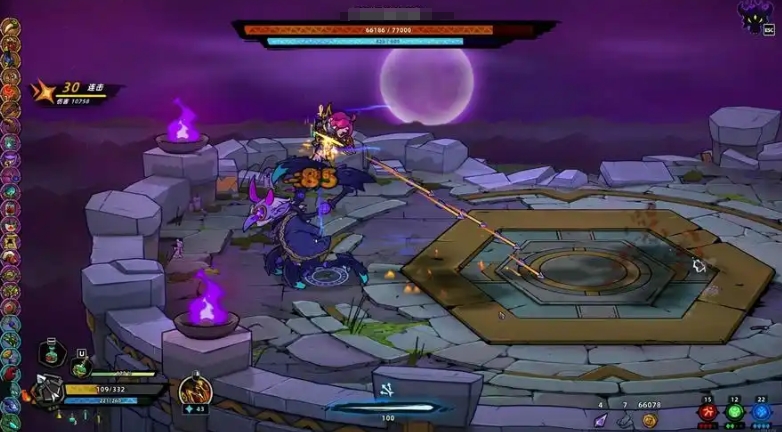Select the red rune stat icon
Viewport: 782px width, 432px height.
click(708, 412)
